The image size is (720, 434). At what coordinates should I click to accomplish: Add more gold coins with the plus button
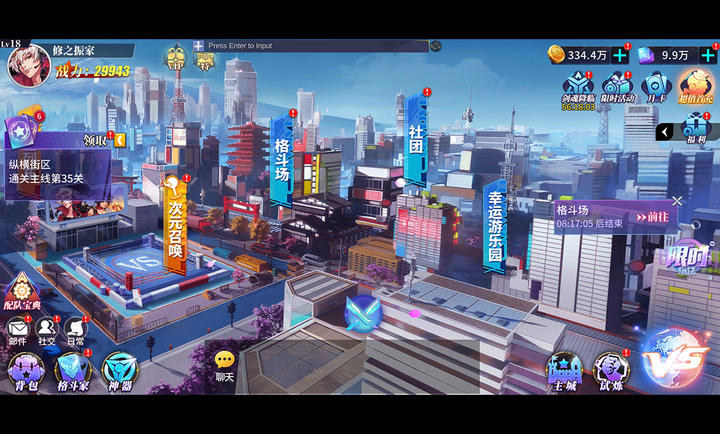620,55
